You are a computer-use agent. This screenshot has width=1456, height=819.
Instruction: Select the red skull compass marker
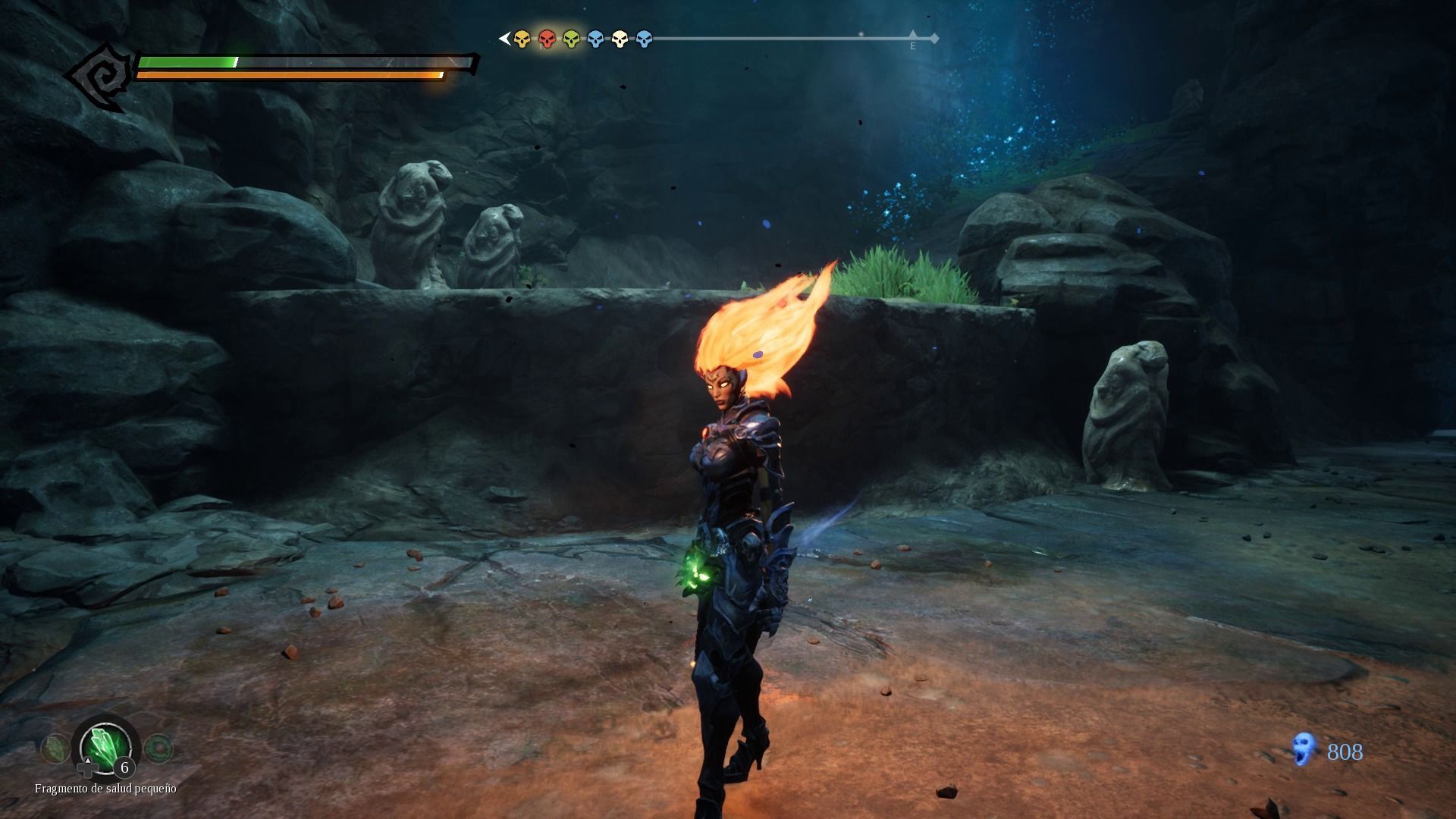546,39
